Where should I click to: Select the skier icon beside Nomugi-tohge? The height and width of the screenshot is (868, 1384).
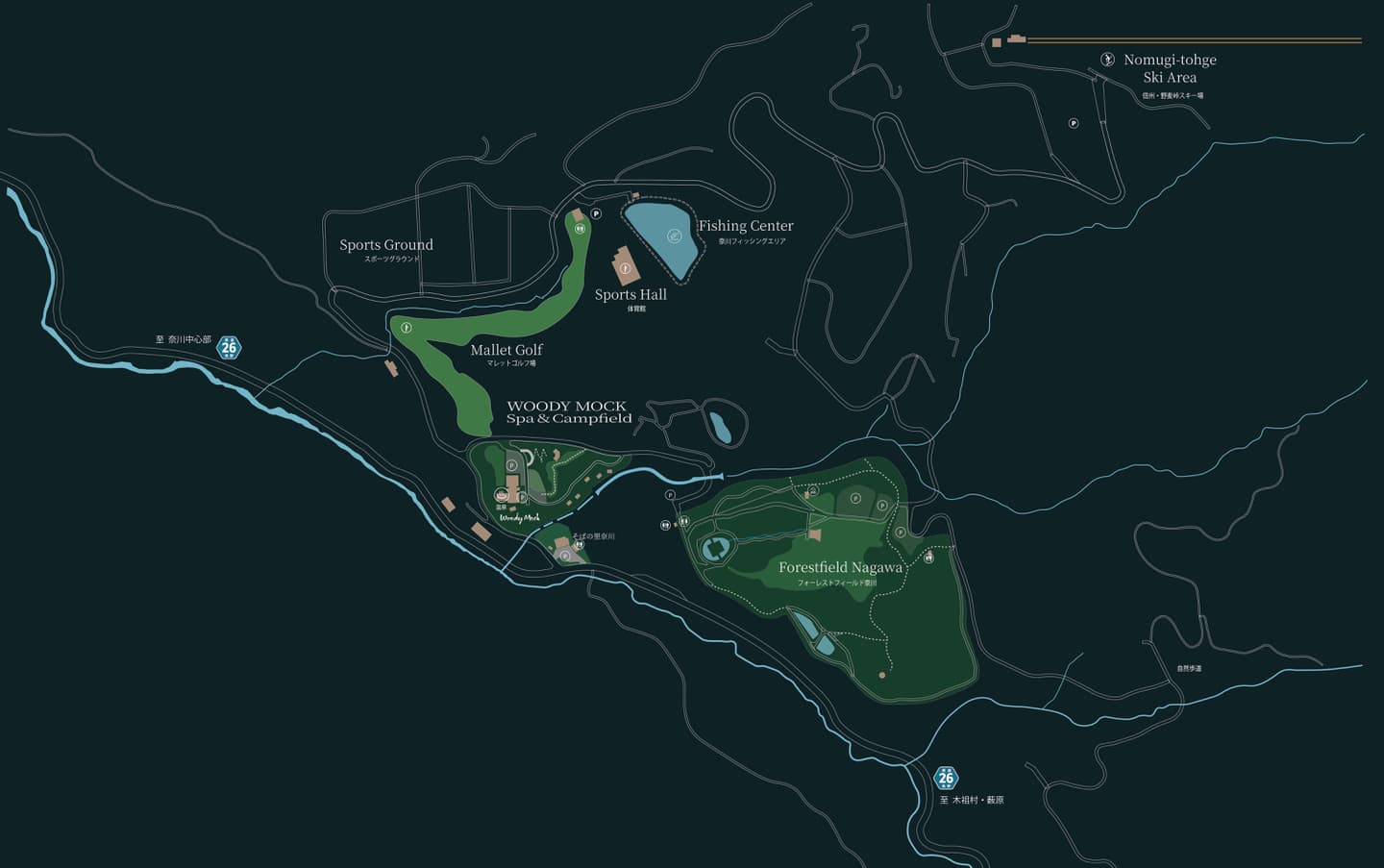(1106, 60)
